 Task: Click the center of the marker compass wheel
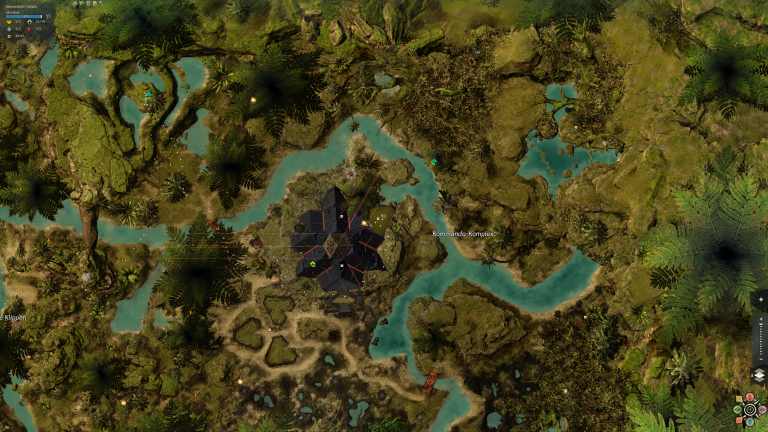click(750, 409)
